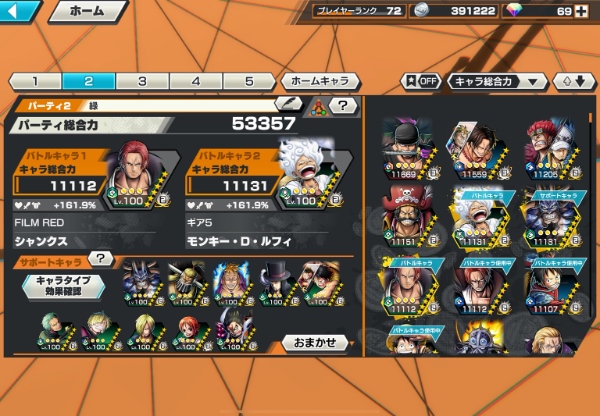Go back with the blue arrow button
The image size is (600, 416).
(x=20, y=12)
